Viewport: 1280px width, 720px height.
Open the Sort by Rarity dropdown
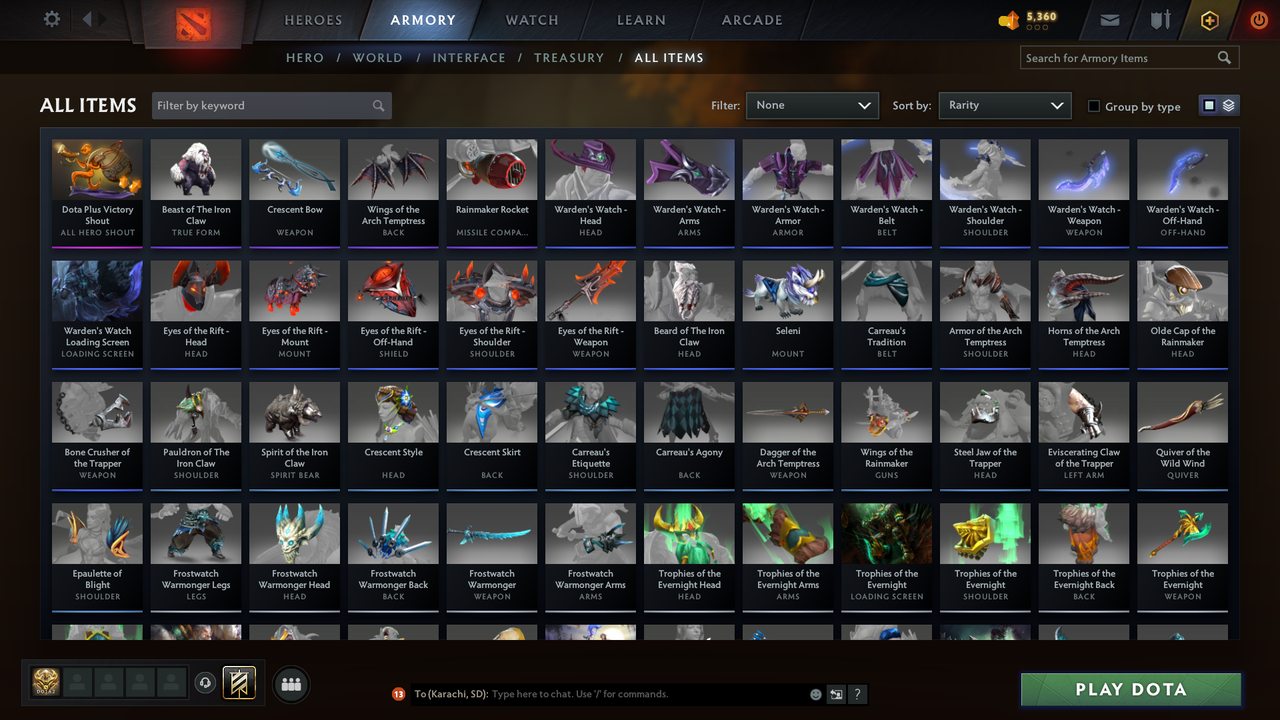1004,104
